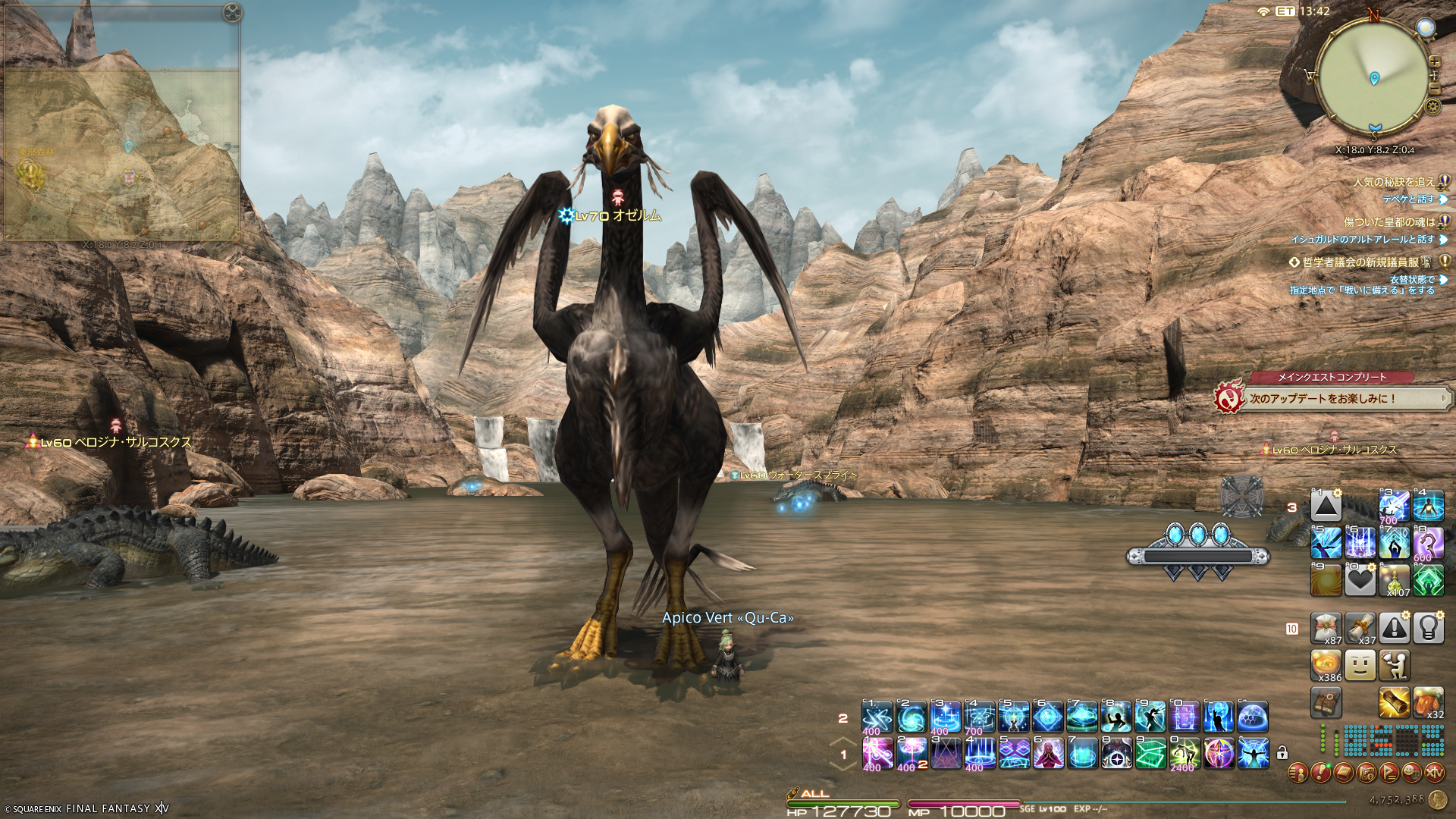The height and width of the screenshot is (819, 1456).
Task: Select the 傷ついた皇都の魂は quest entry
Action: (1389, 222)
